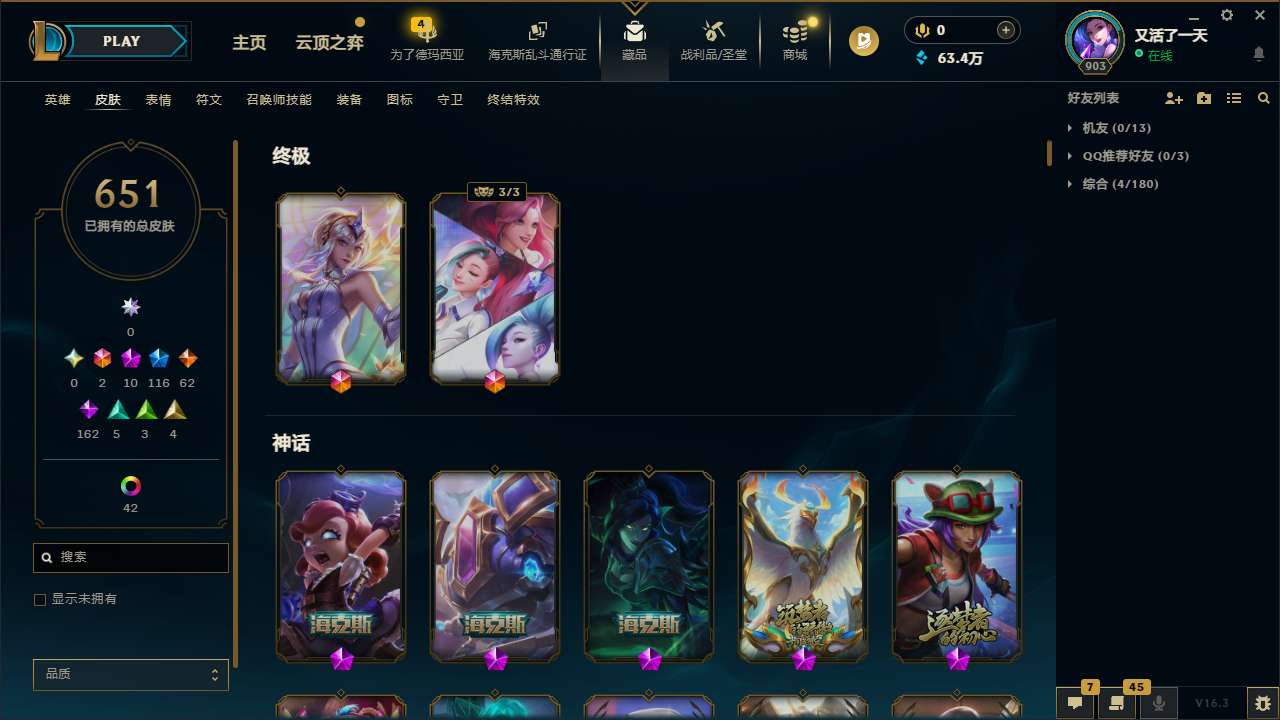Screen dimensions: 1280x720
Task: Click the rainbow chroma color wheel
Action: [130, 487]
